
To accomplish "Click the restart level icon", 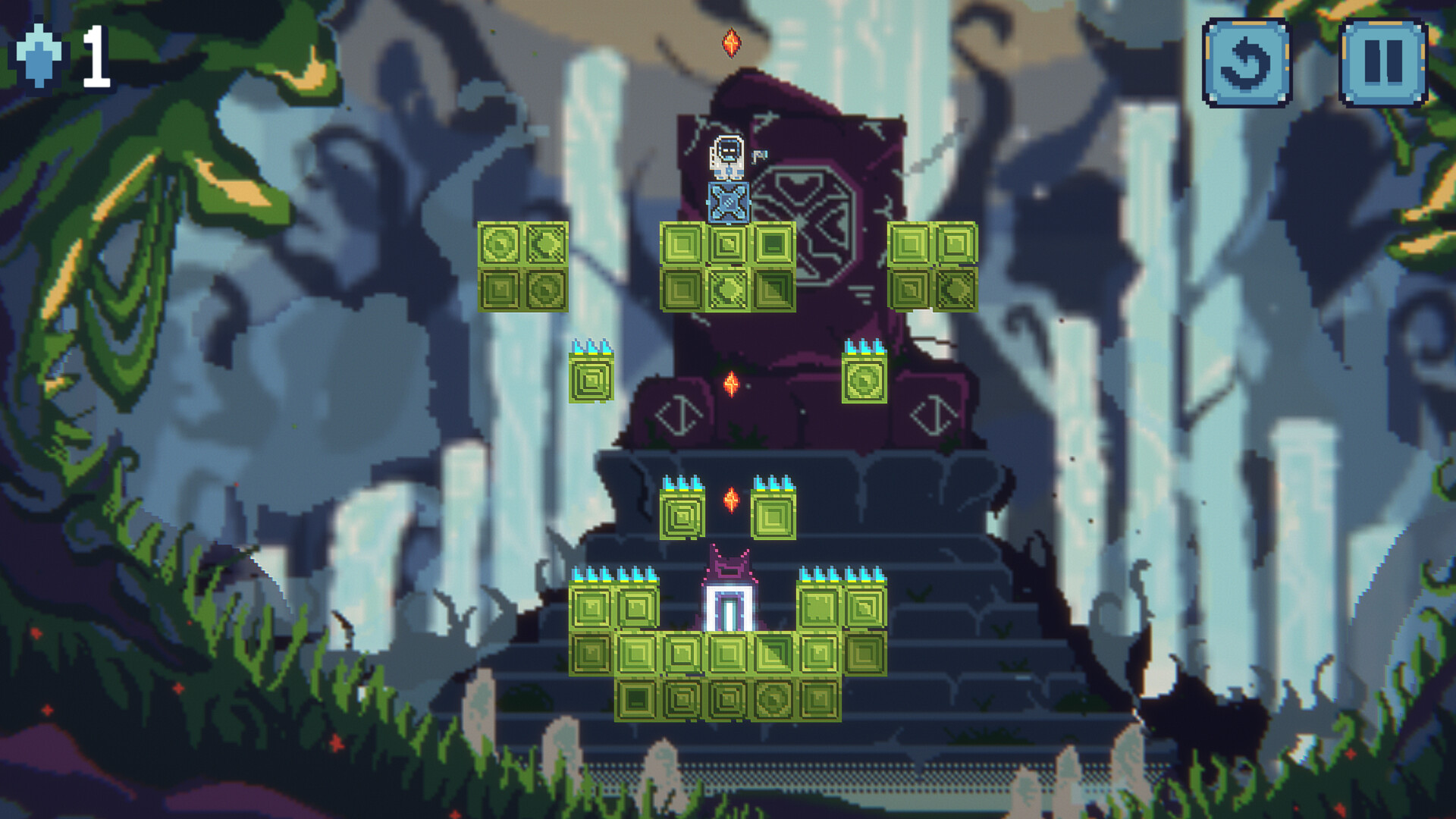I will pyautogui.click(x=1249, y=62).
